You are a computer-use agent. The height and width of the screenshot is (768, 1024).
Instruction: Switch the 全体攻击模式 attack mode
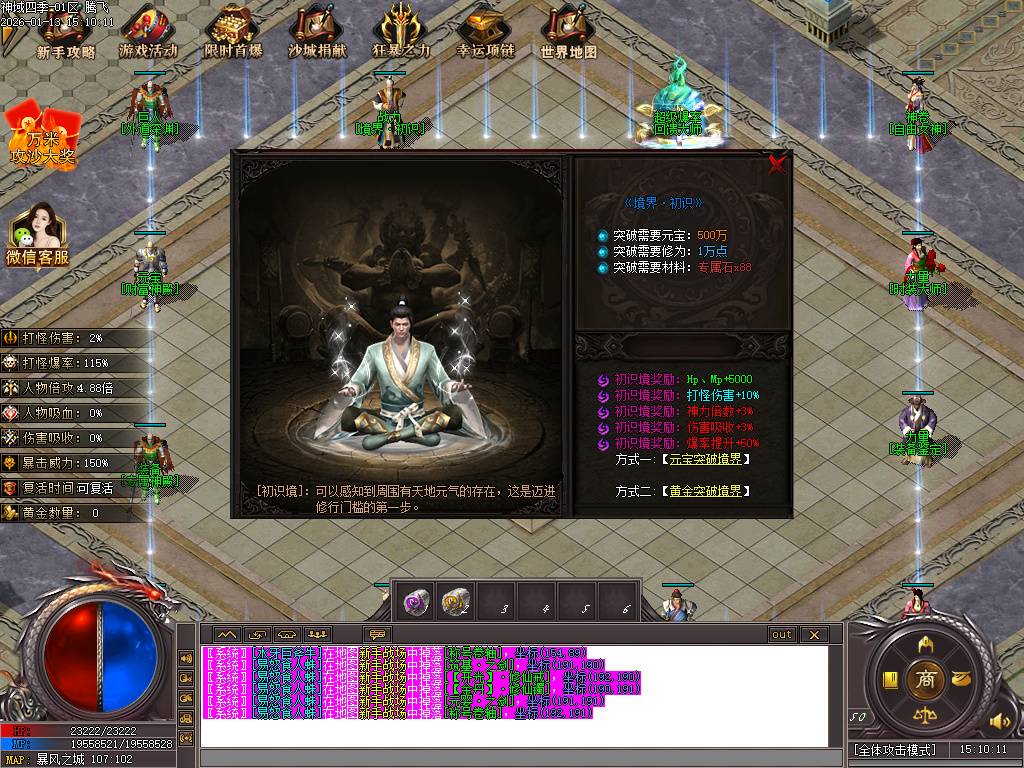pyautogui.click(x=896, y=749)
